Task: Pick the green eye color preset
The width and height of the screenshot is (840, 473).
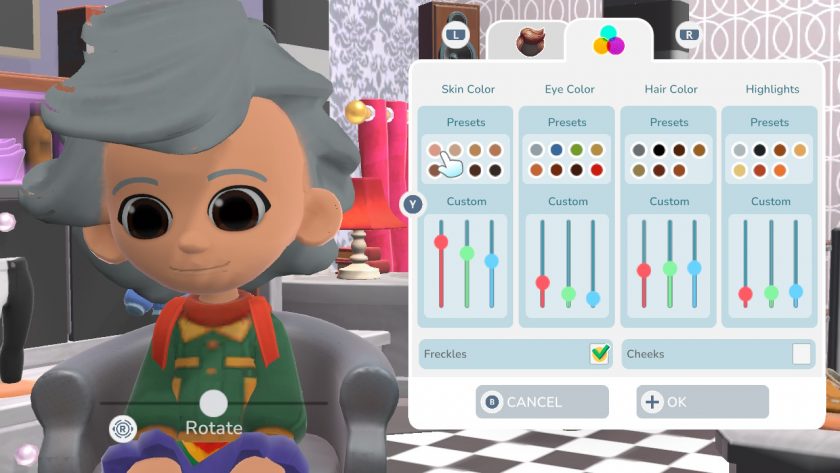Action: click(x=577, y=150)
